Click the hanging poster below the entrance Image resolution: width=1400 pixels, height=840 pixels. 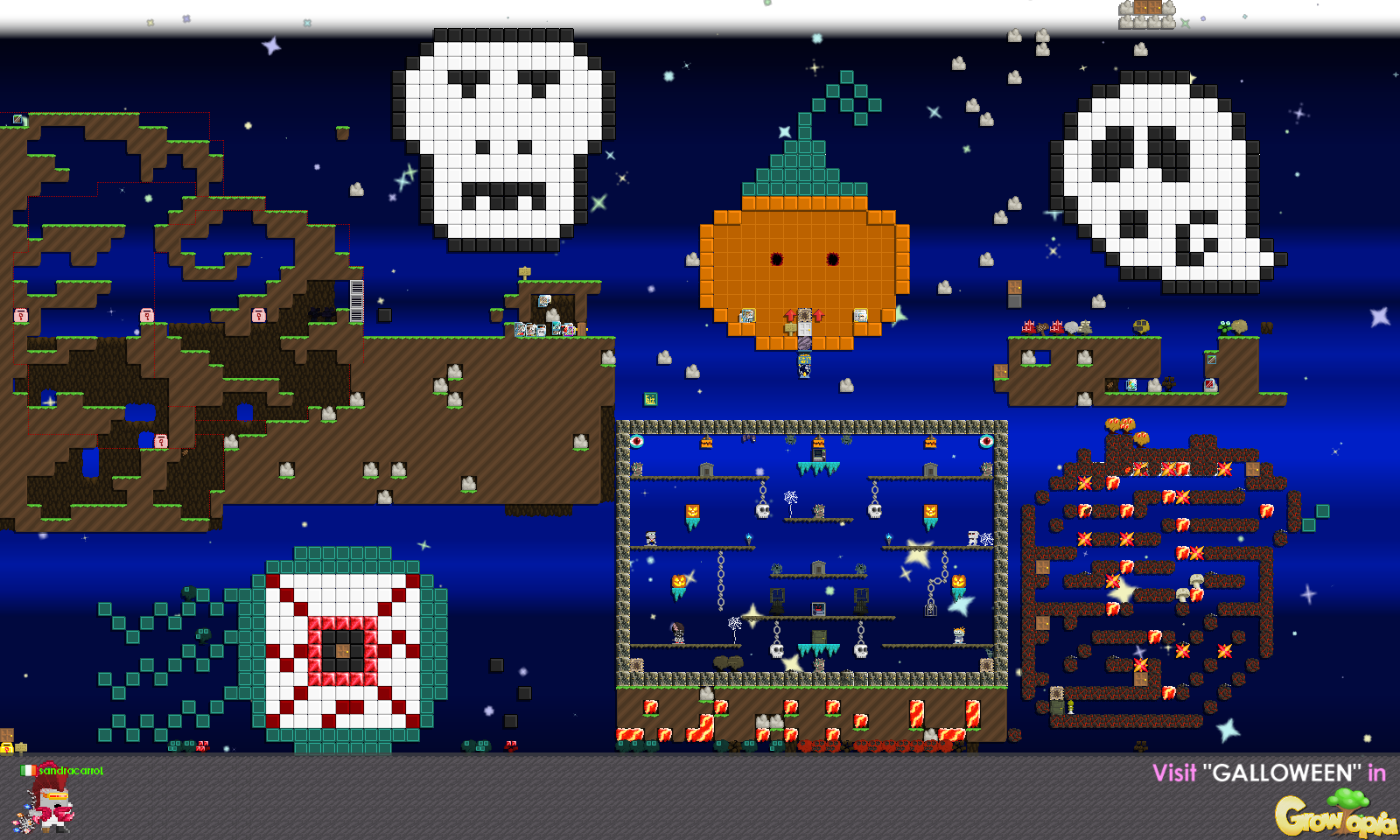point(805,359)
